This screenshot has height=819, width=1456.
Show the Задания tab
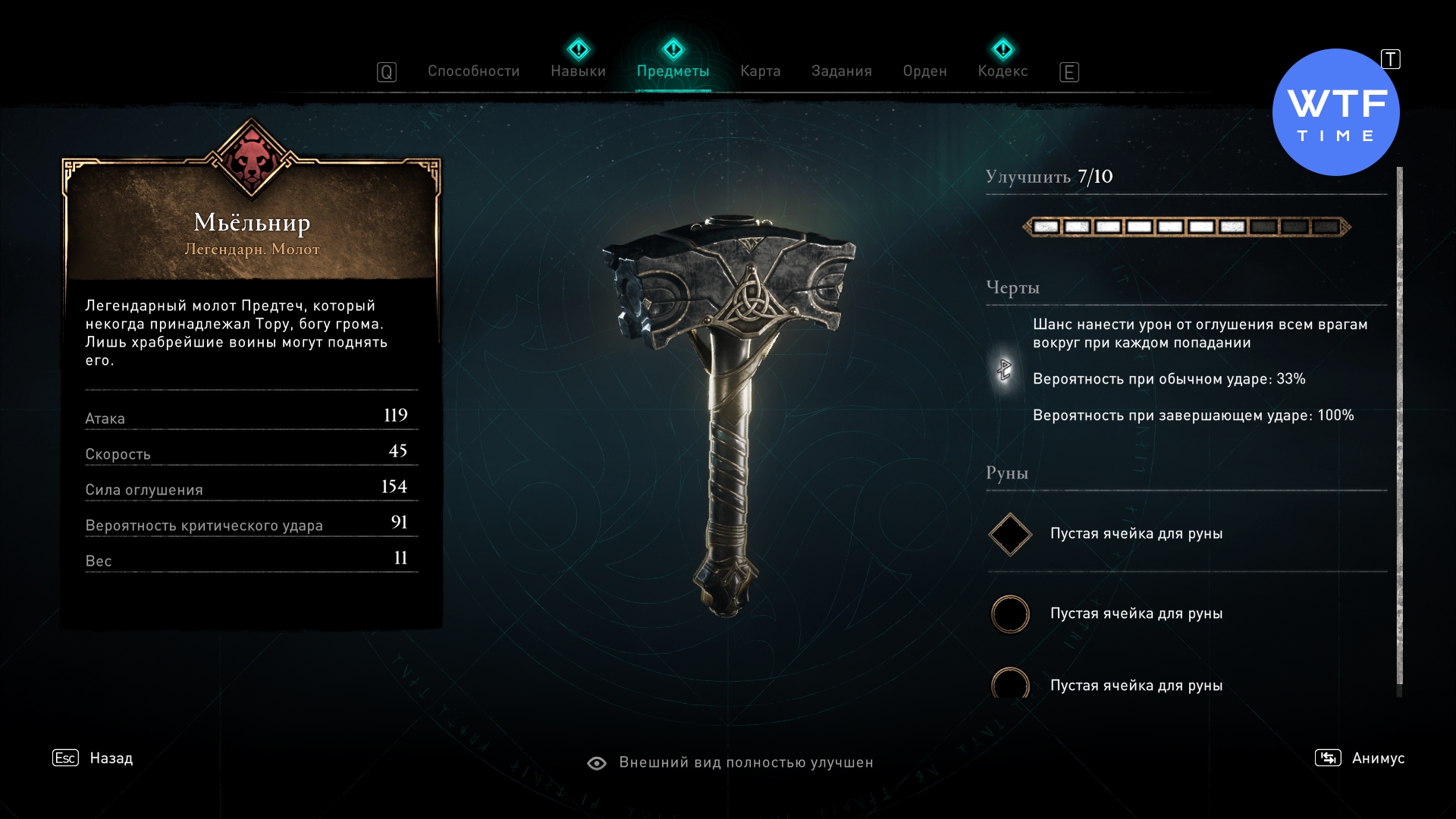click(841, 71)
